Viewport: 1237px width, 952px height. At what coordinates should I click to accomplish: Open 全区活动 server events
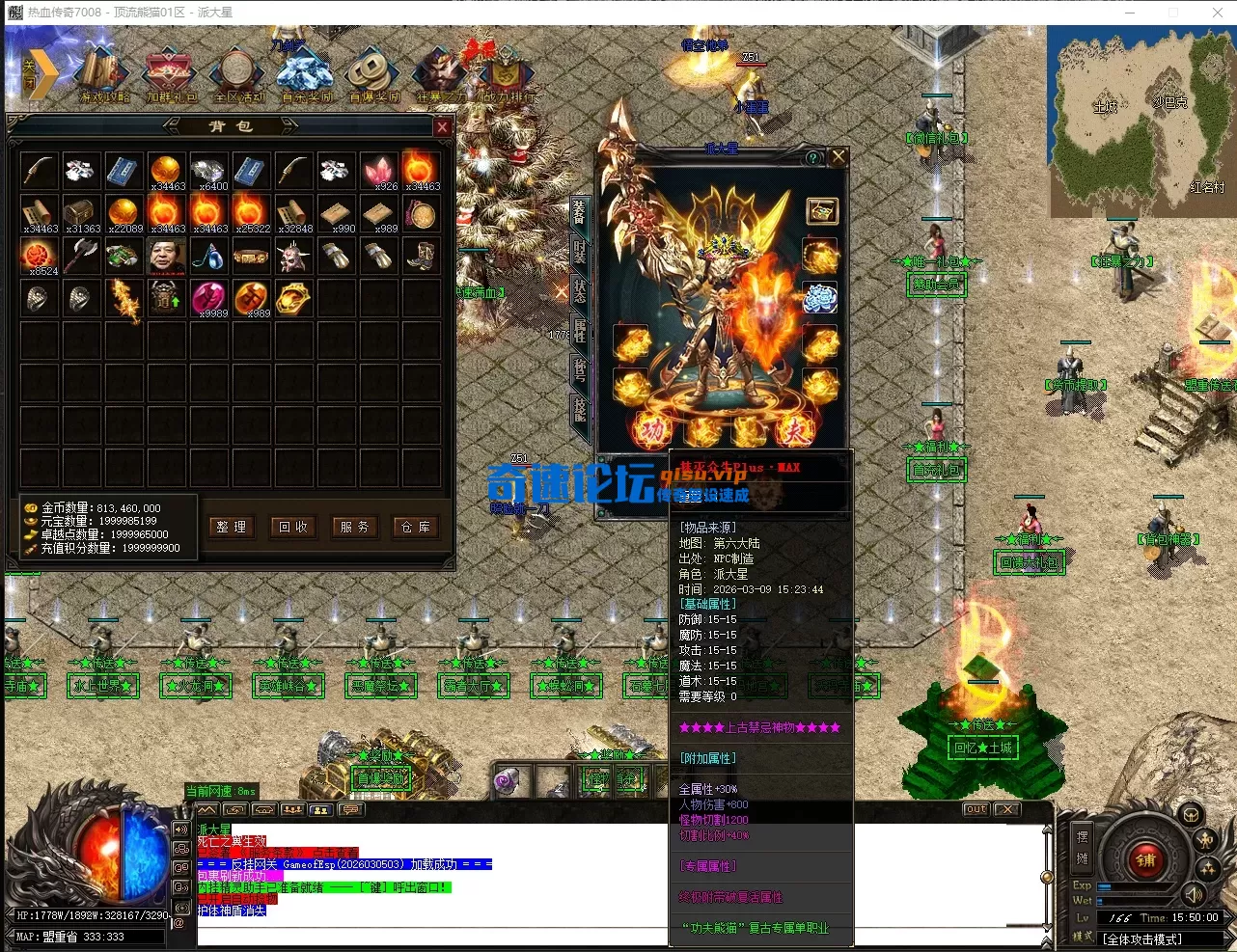[x=237, y=75]
